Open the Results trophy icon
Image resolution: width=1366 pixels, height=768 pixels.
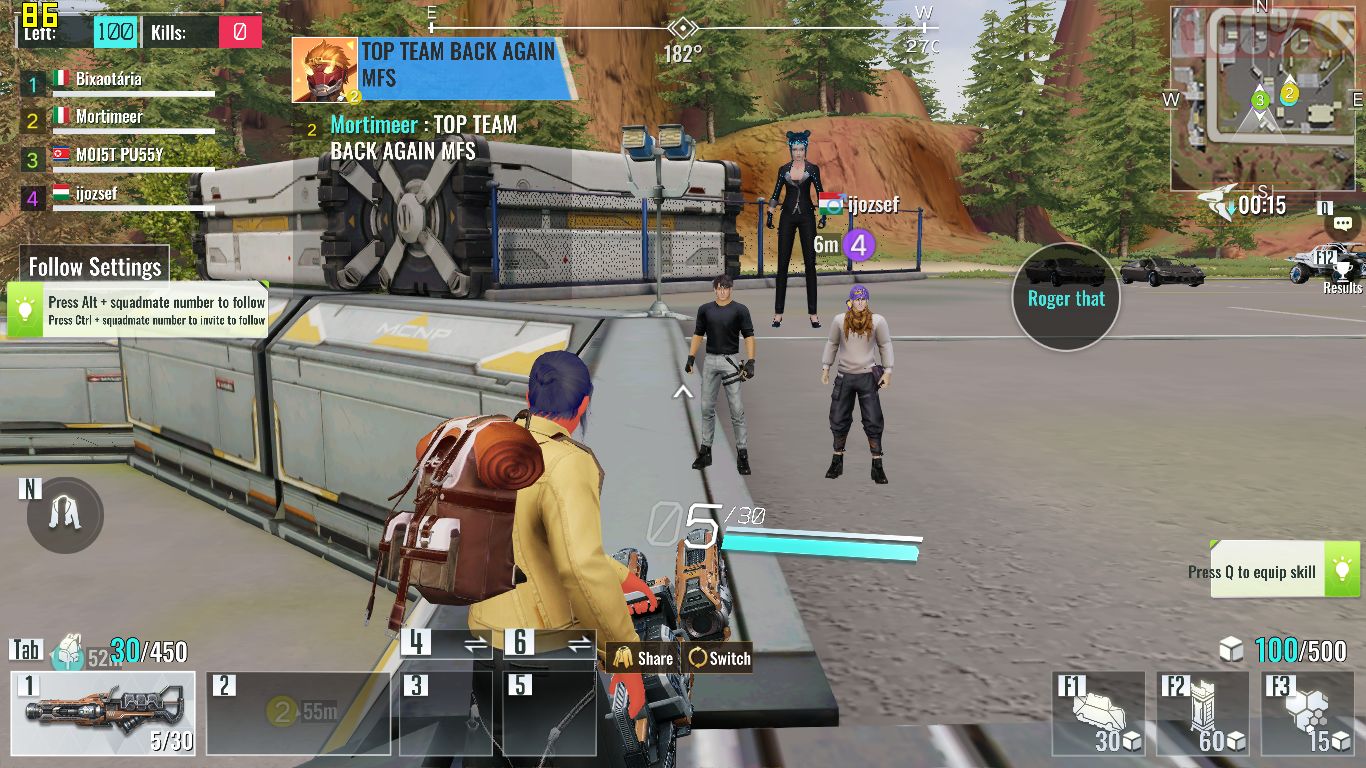1342,272
